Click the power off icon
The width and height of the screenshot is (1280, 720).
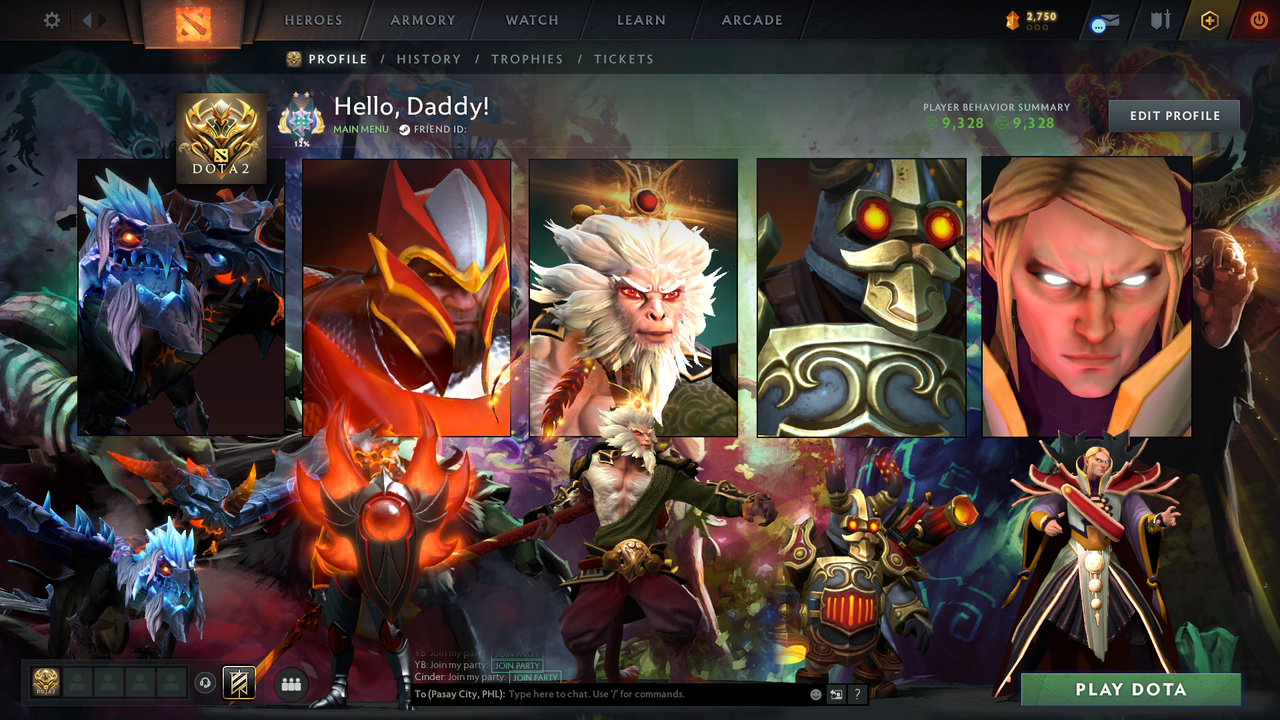(x=1258, y=20)
